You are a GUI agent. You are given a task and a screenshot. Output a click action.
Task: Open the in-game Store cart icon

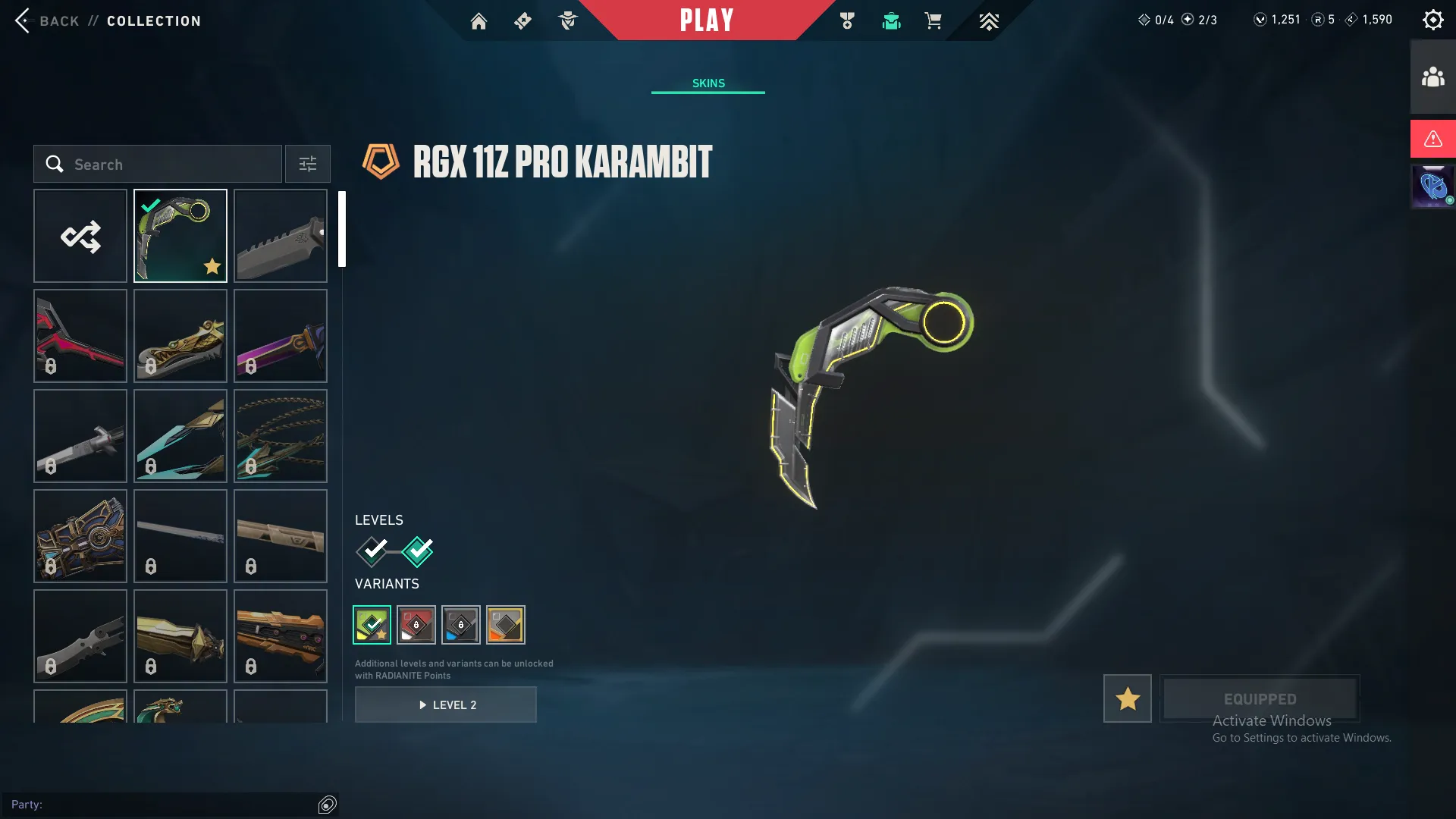click(x=934, y=20)
